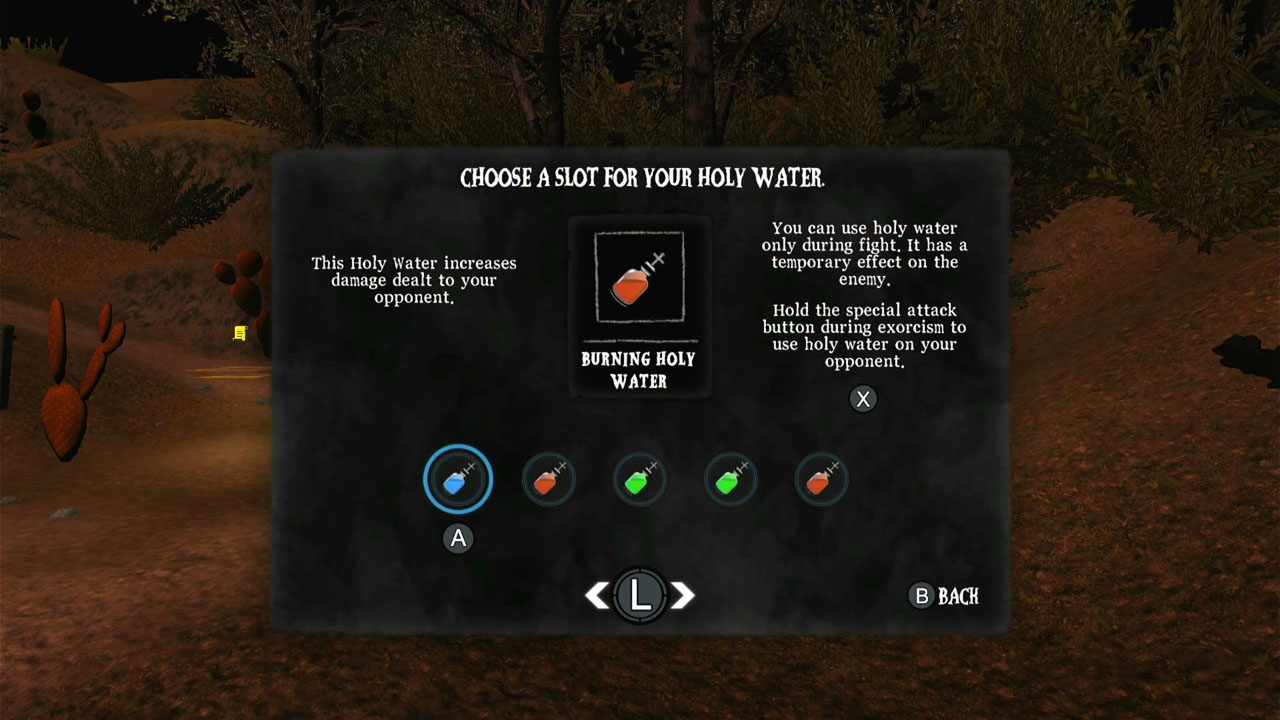Image resolution: width=1280 pixels, height=720 pixels.
Task: Select the blue holy water in the first slot
Action: coord(457,478)
